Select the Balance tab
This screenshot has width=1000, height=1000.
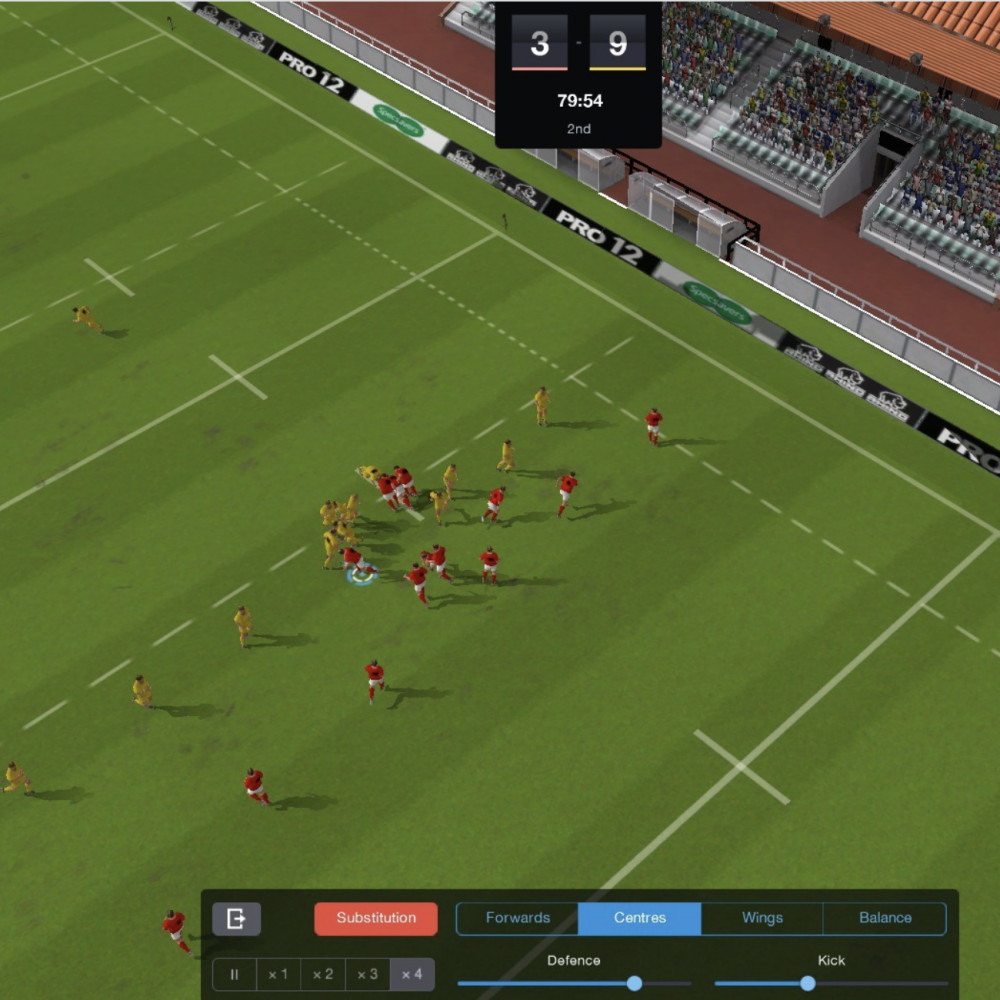coord(885,918)
